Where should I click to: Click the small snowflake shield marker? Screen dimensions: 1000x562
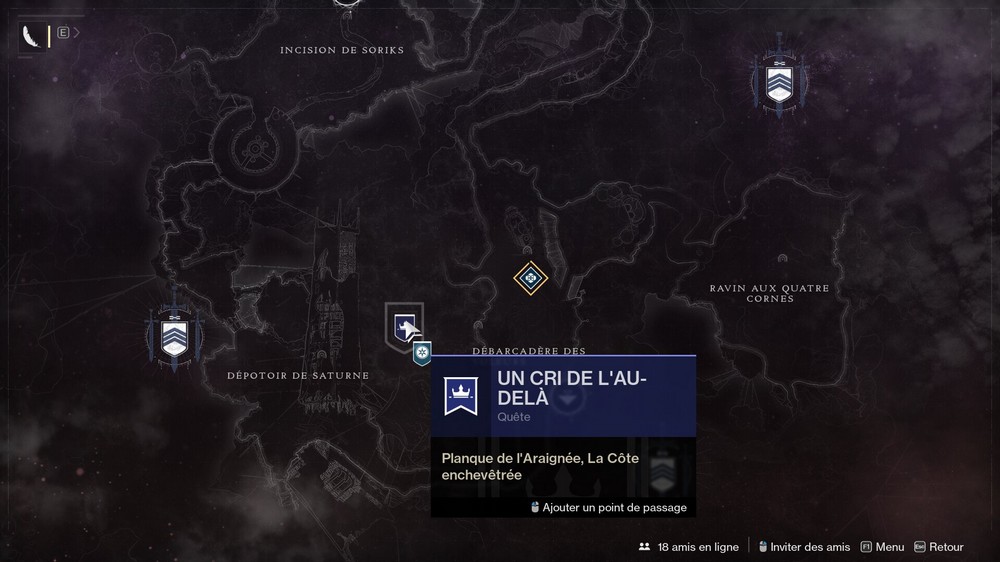[x=423, y=353]
